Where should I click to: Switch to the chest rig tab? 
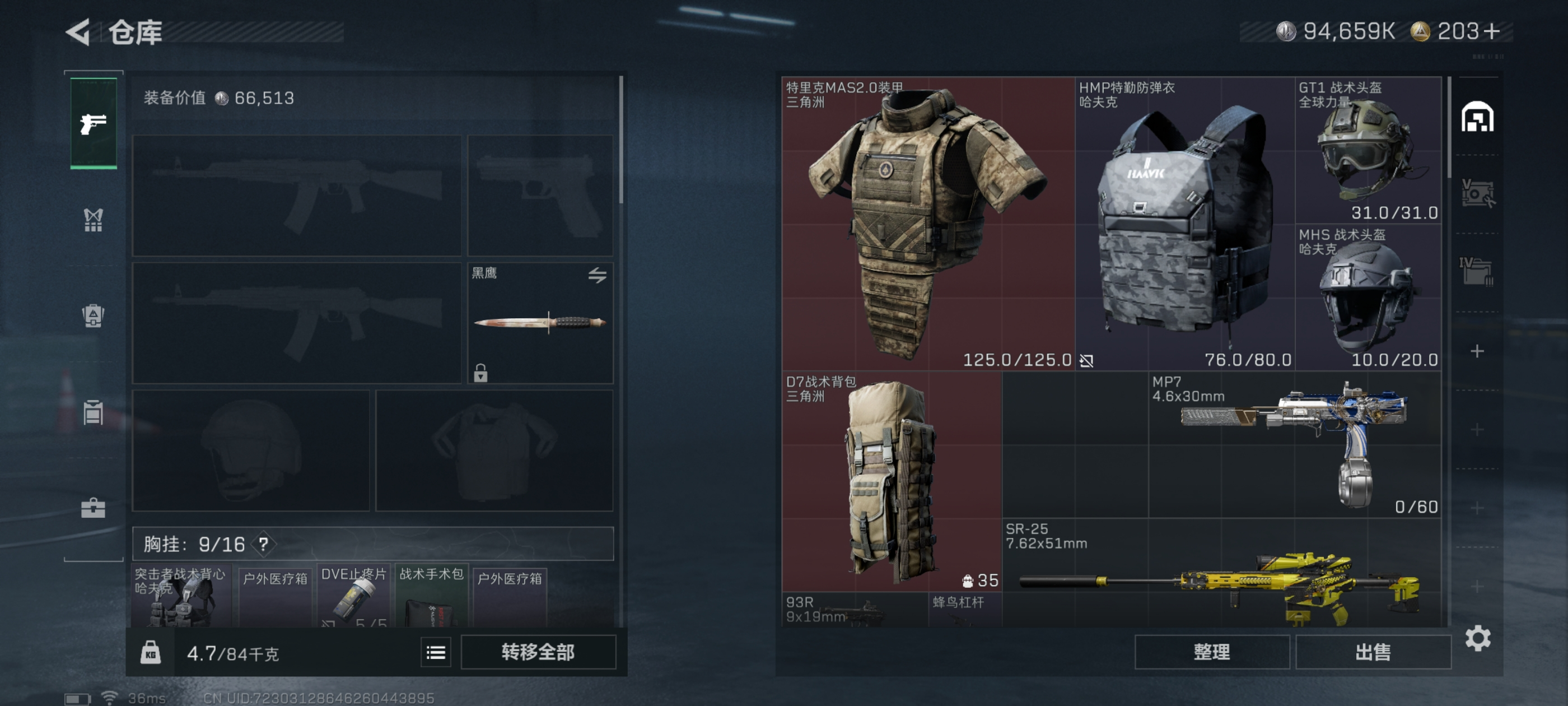(93, 219)
